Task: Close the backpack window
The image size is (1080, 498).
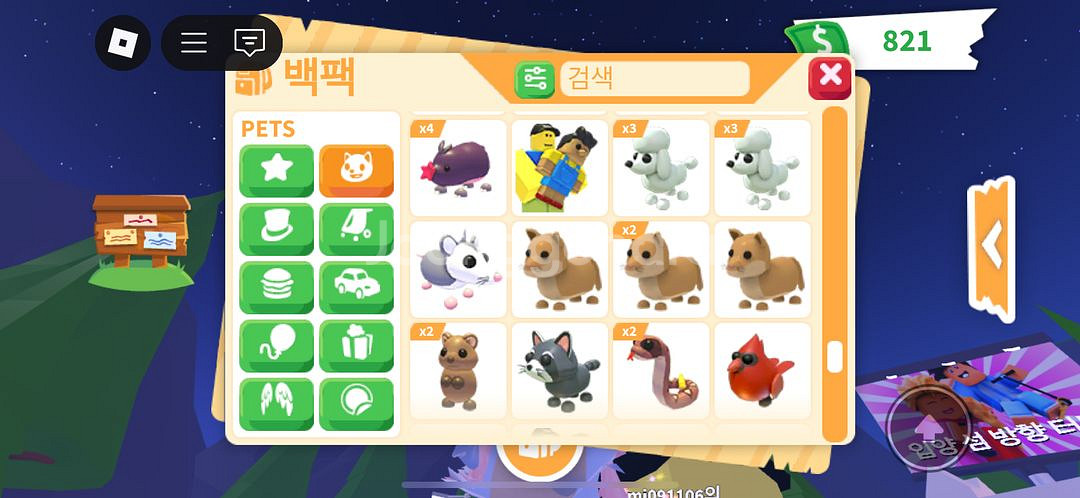Action: coord(829,77)
